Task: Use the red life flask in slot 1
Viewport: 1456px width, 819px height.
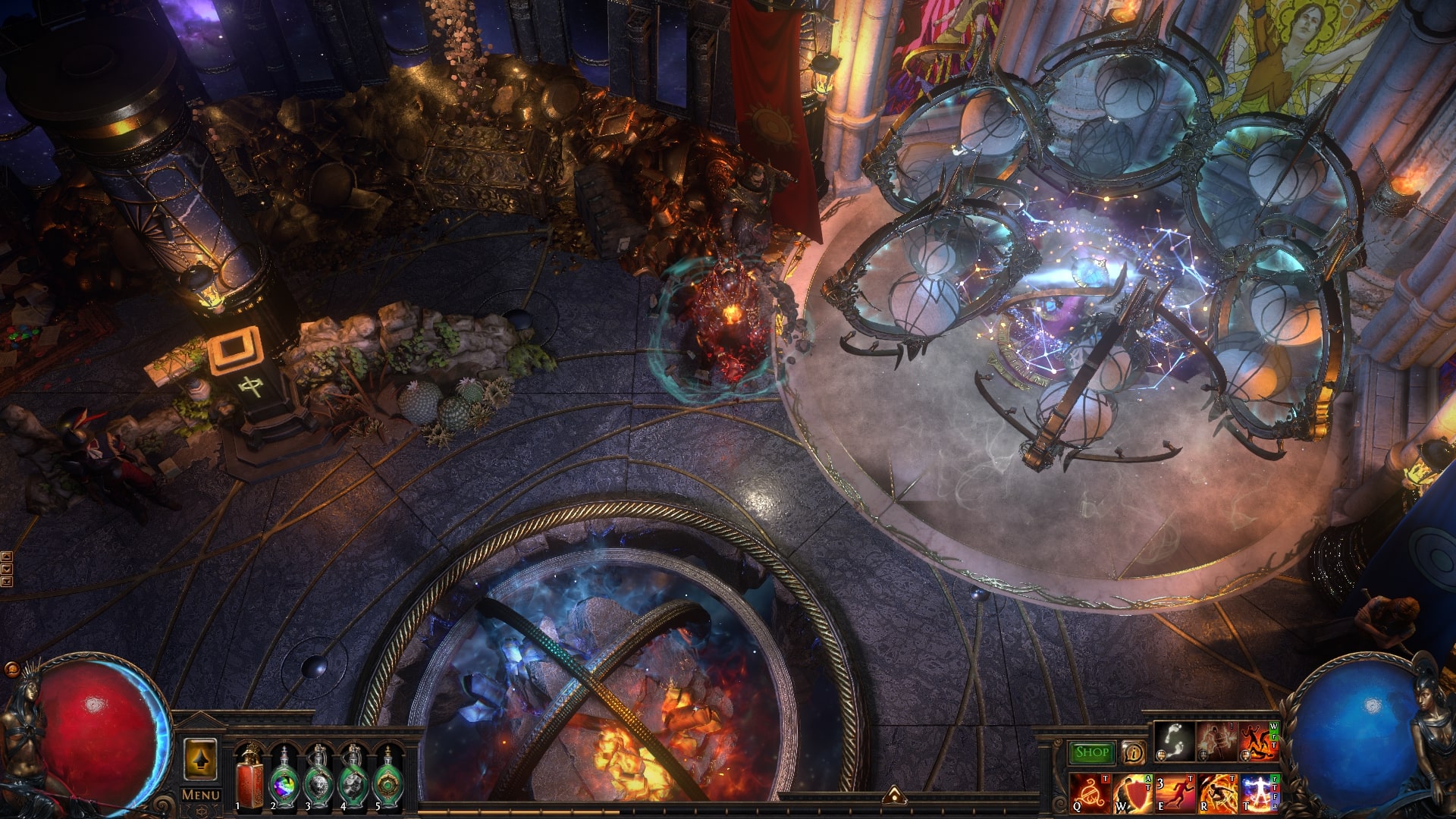Action: [x=249, y=779]
